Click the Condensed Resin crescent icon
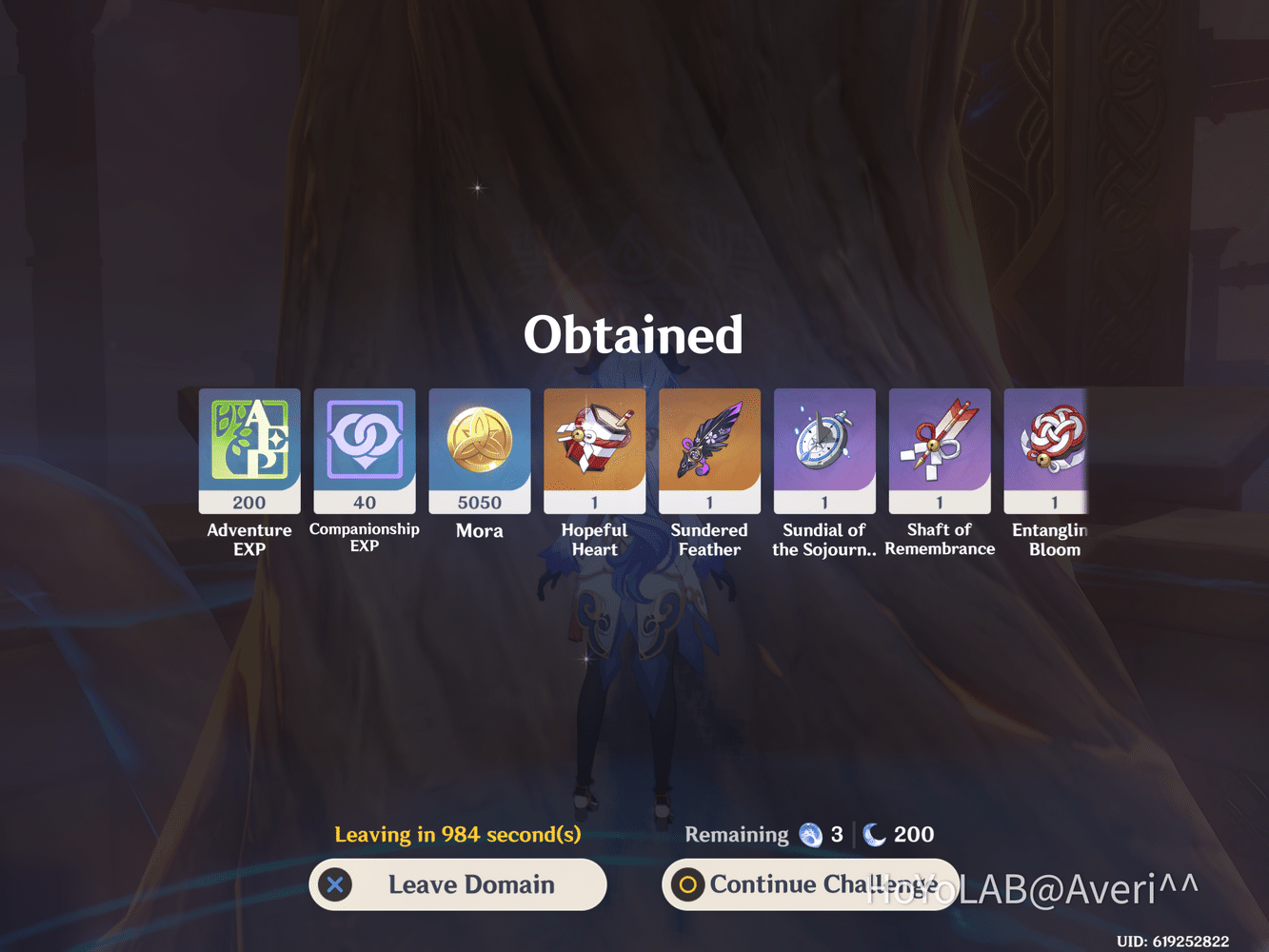Image resolution: width=1269 pixels, height=952 pixels. pyautogui.click(x=873, y=835)
